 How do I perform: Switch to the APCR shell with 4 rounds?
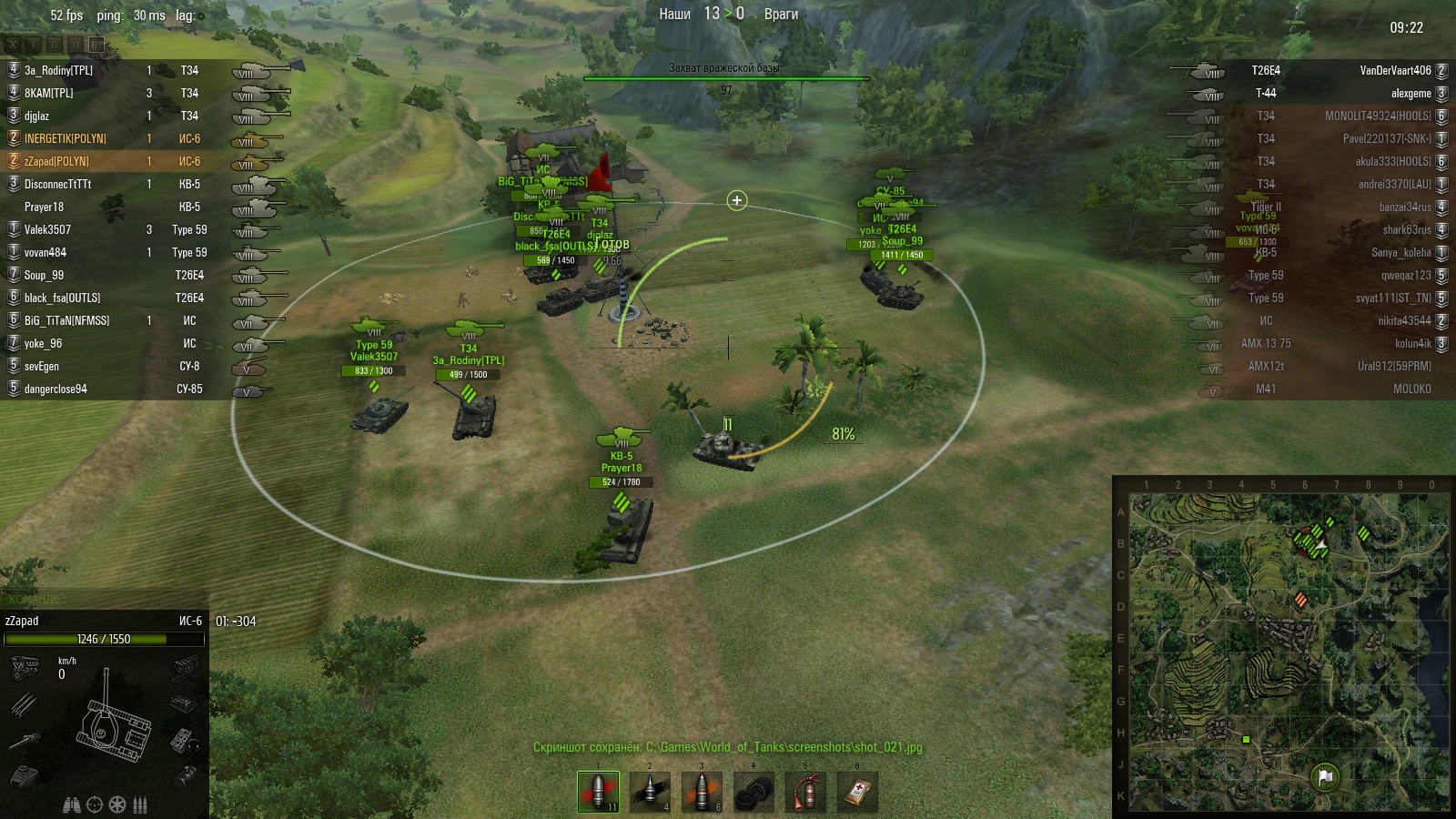(650, 792)
